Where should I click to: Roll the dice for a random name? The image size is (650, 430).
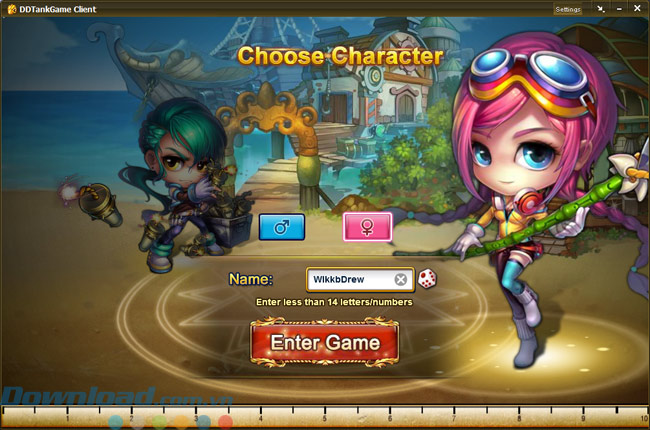[x=427, y=279]
